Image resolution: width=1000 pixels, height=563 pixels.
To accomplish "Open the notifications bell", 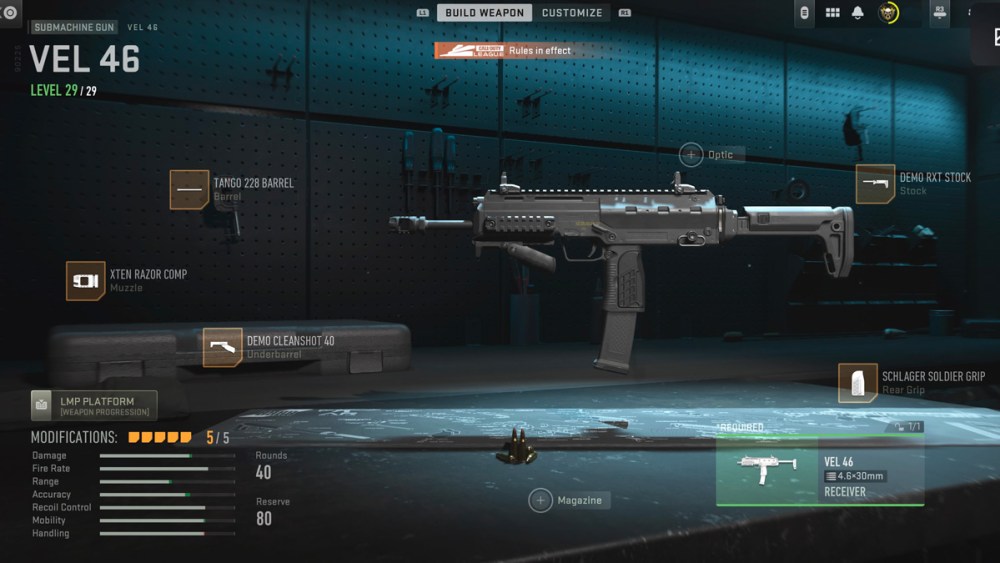I will [x=857, y=13].
